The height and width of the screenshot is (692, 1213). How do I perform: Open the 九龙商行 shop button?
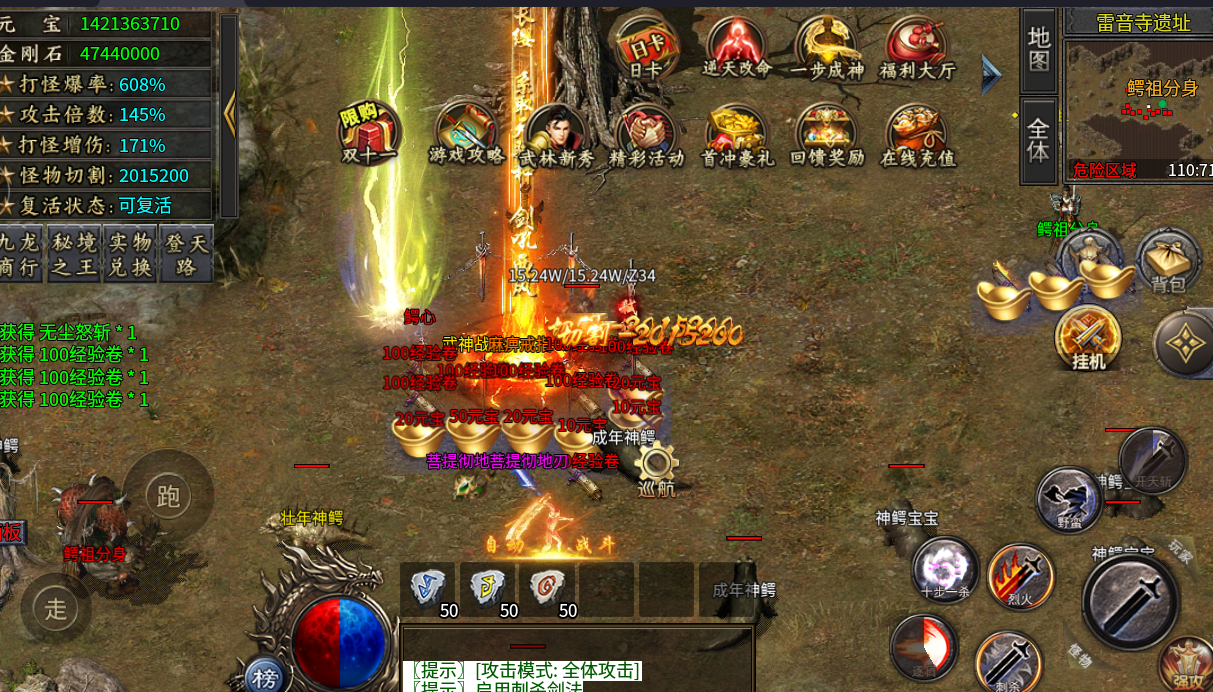pyautogui.click(x=21, y=254)
